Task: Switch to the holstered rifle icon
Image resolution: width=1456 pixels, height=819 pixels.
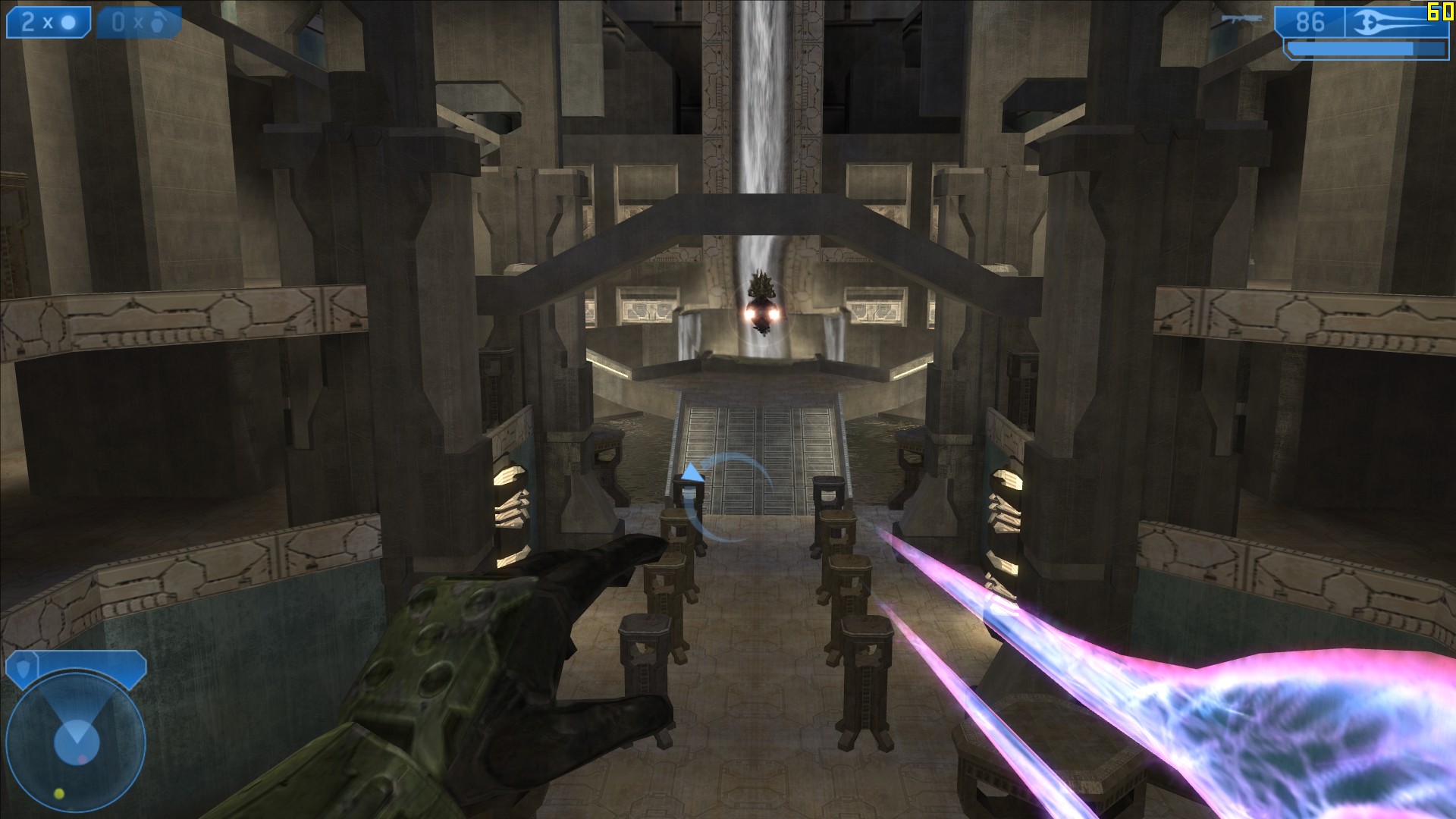Action: pyautogui.click(x=1242, y=18)
